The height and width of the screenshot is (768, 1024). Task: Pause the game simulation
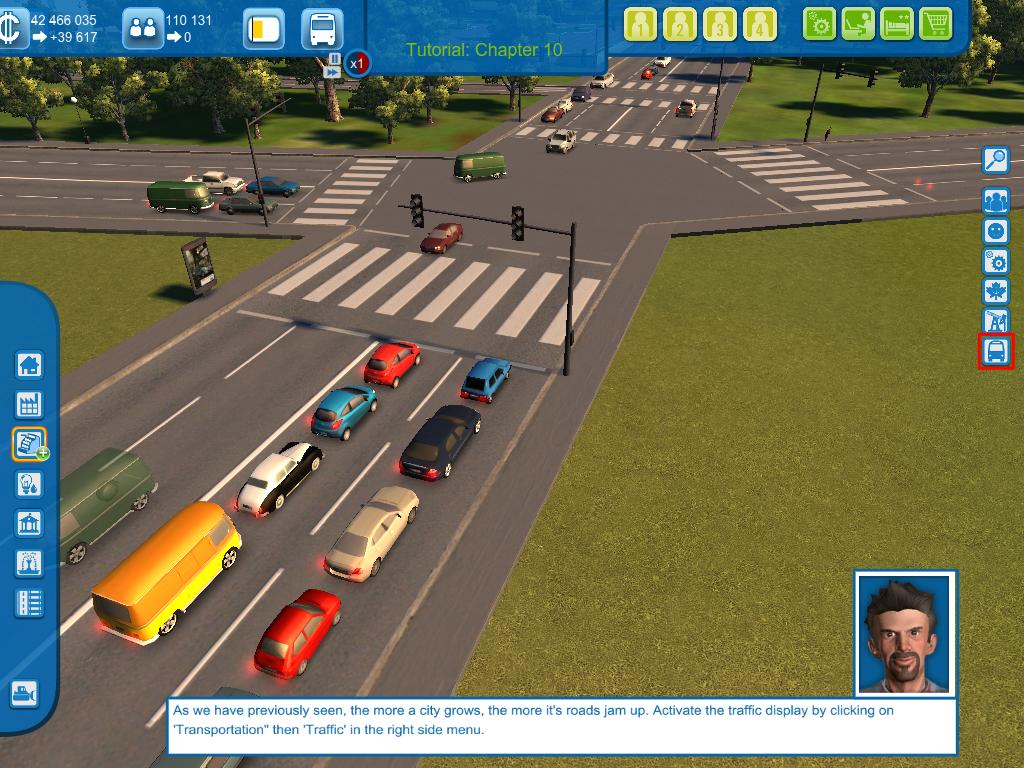point(334,59)
